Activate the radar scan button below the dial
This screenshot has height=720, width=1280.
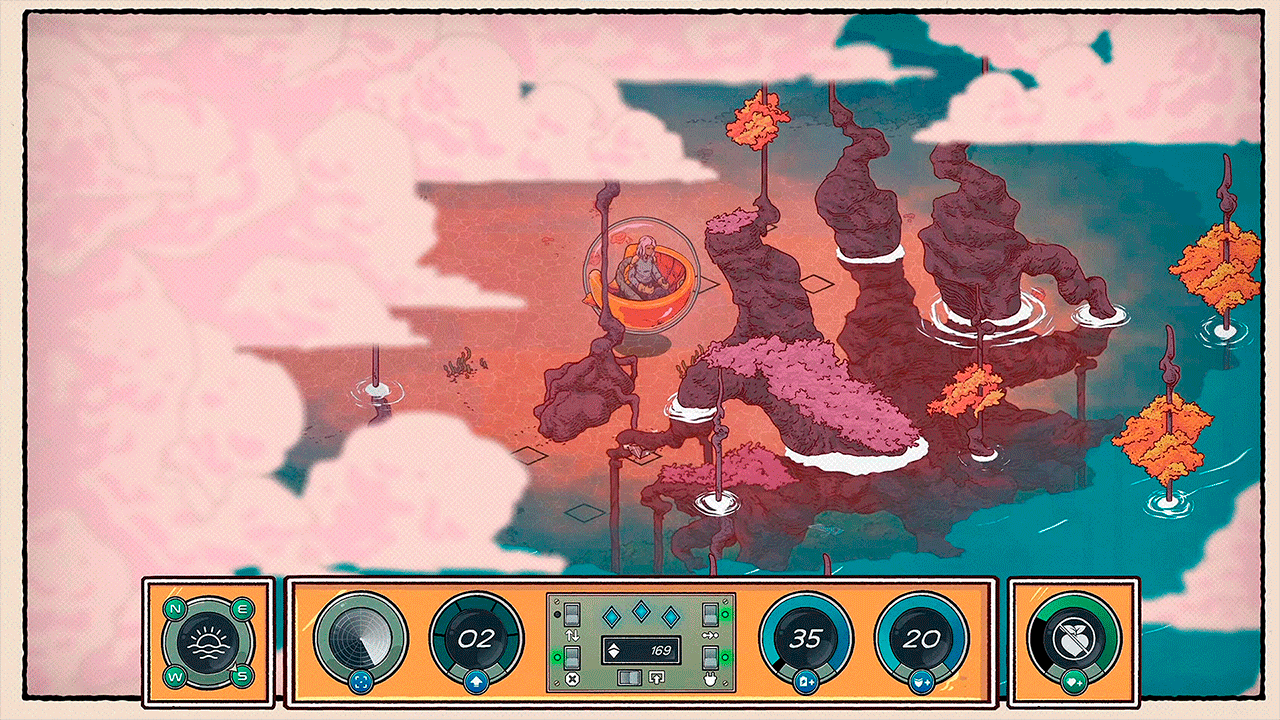360,683
